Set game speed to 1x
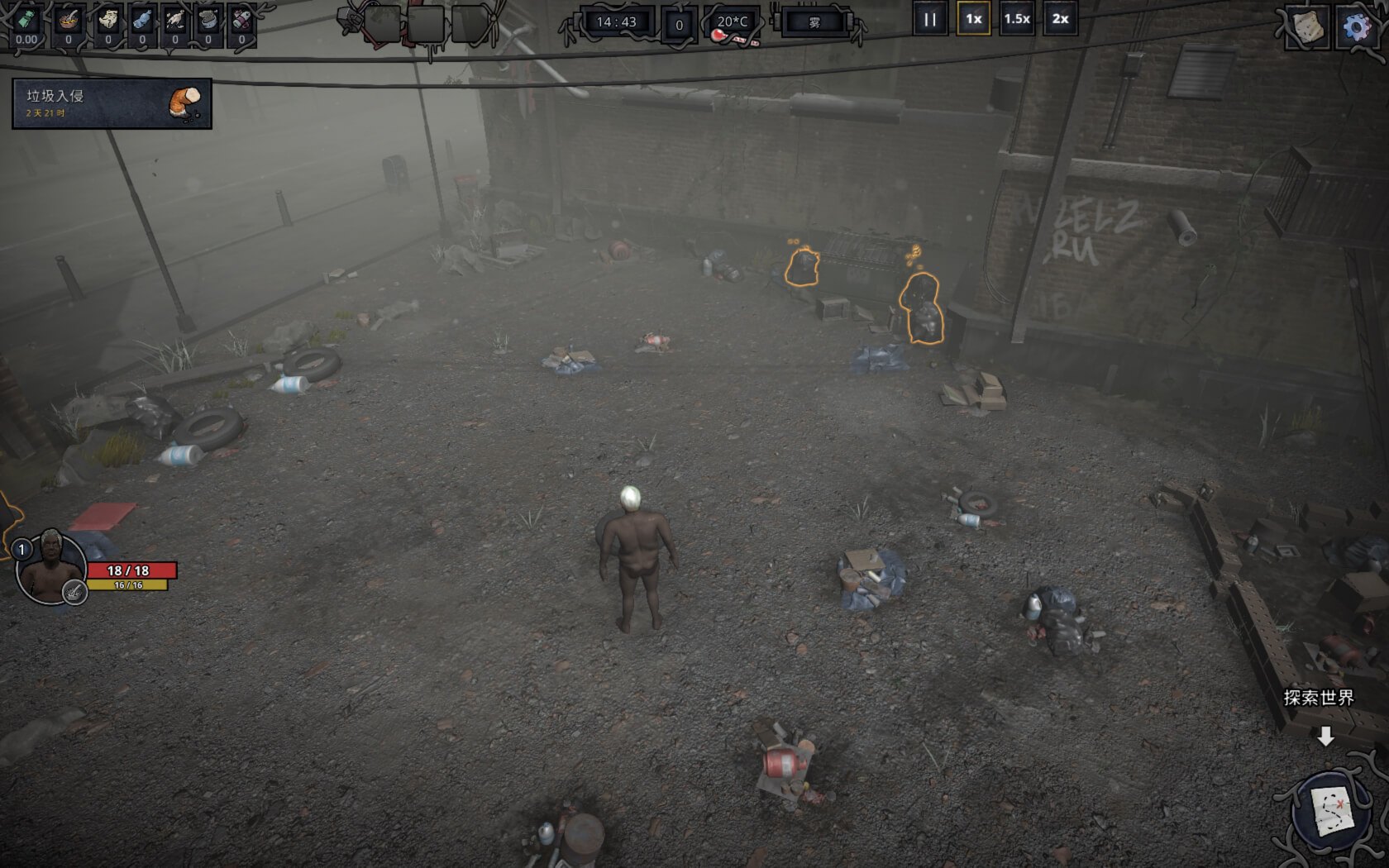The height and width of the screenshot is (868, 1389). point(974,19)
